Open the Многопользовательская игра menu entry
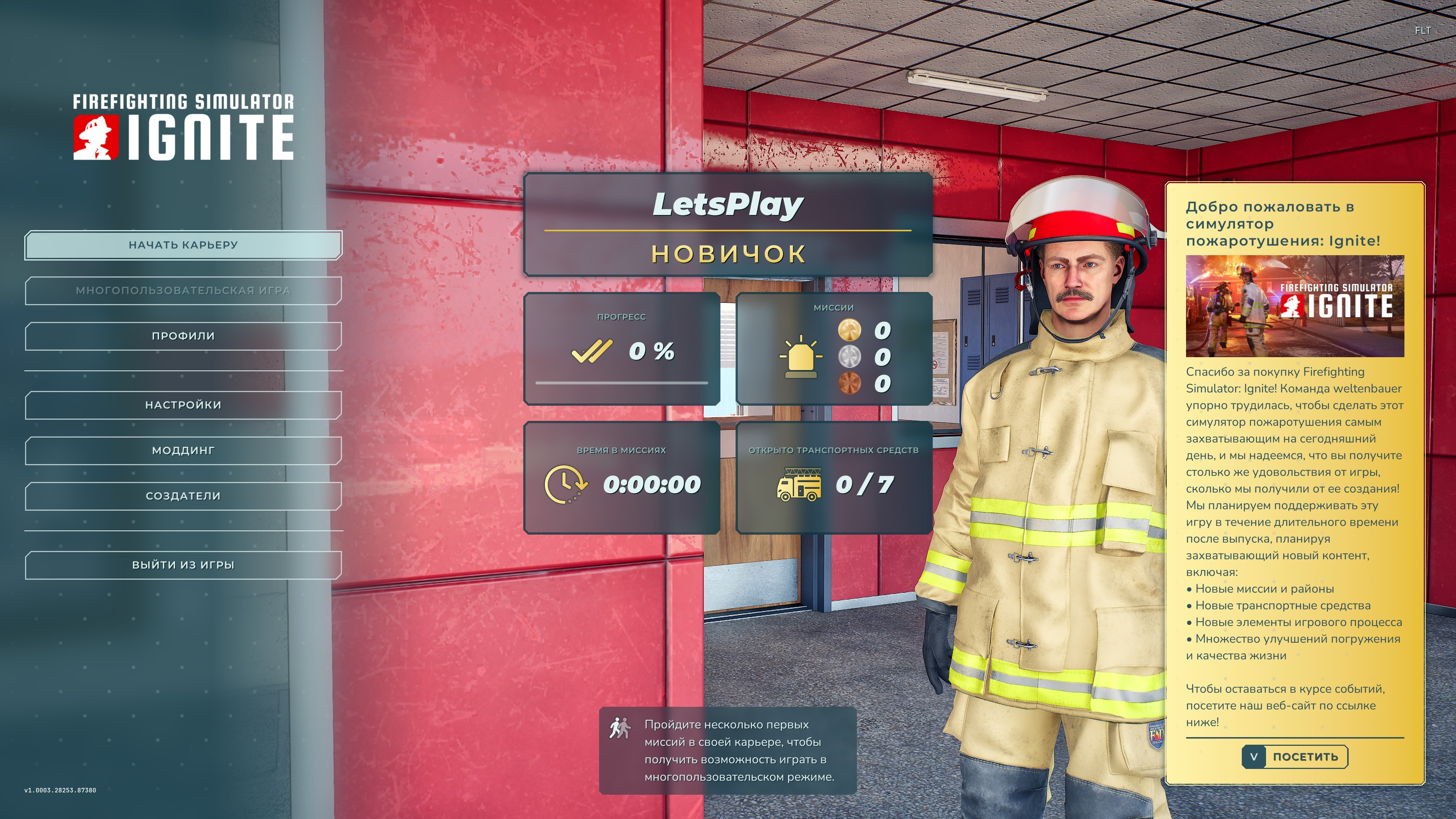This screenshot has height=819, width=1456. pos(183,290)
